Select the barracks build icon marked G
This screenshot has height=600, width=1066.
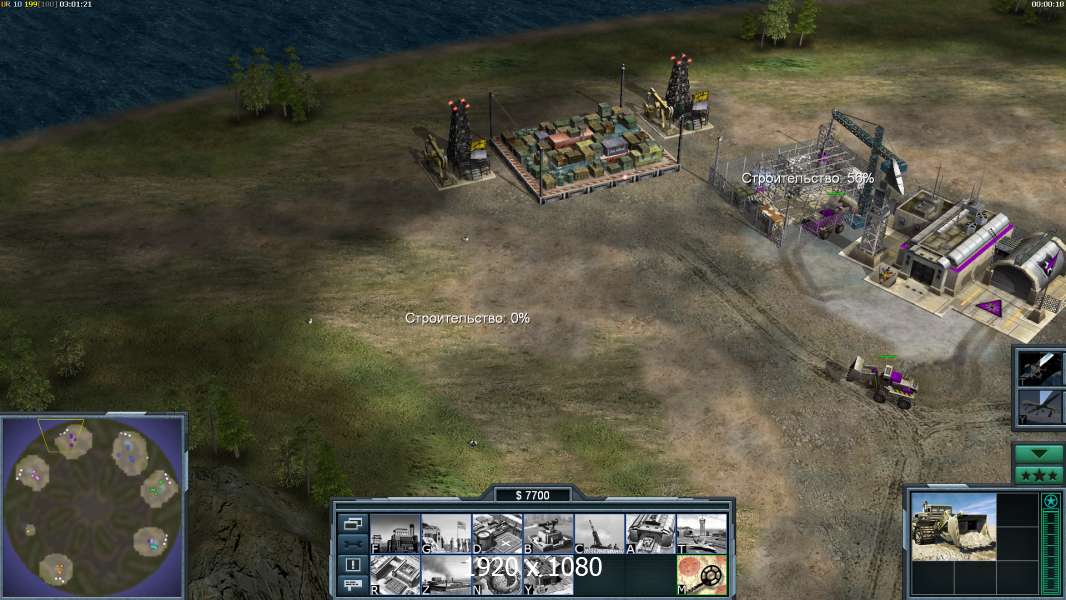point(446,534)
